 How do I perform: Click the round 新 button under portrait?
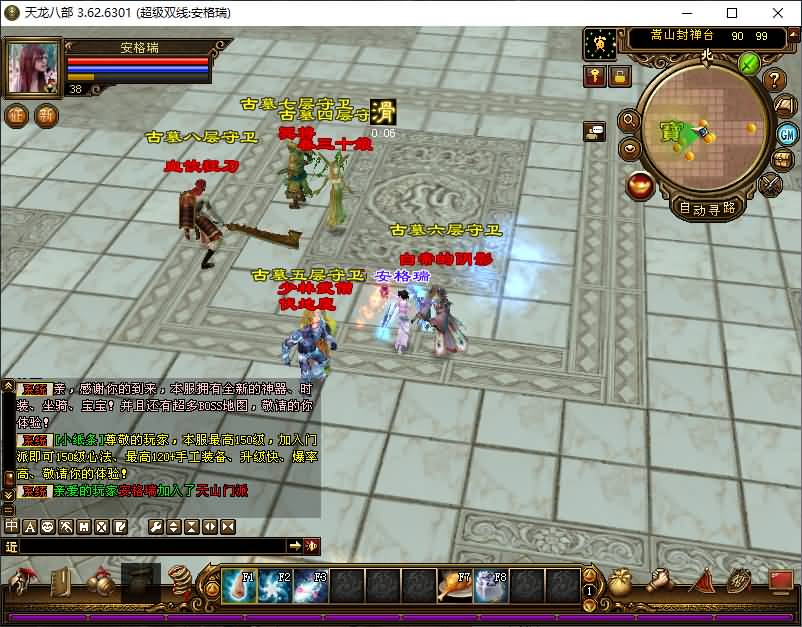[x=46, y=115]
